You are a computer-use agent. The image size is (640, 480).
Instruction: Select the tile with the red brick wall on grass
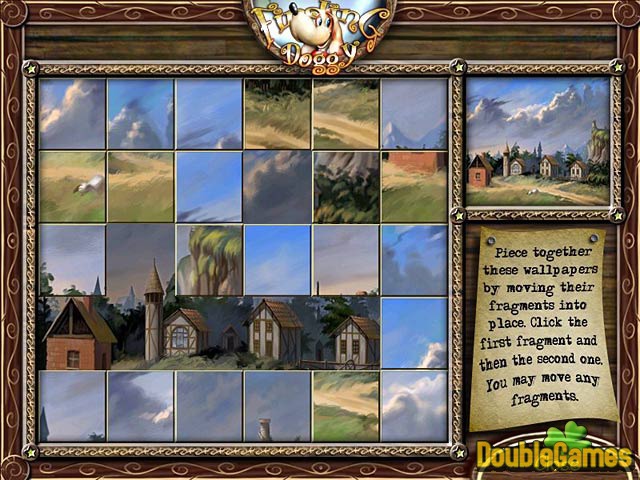tap(414, 186)
